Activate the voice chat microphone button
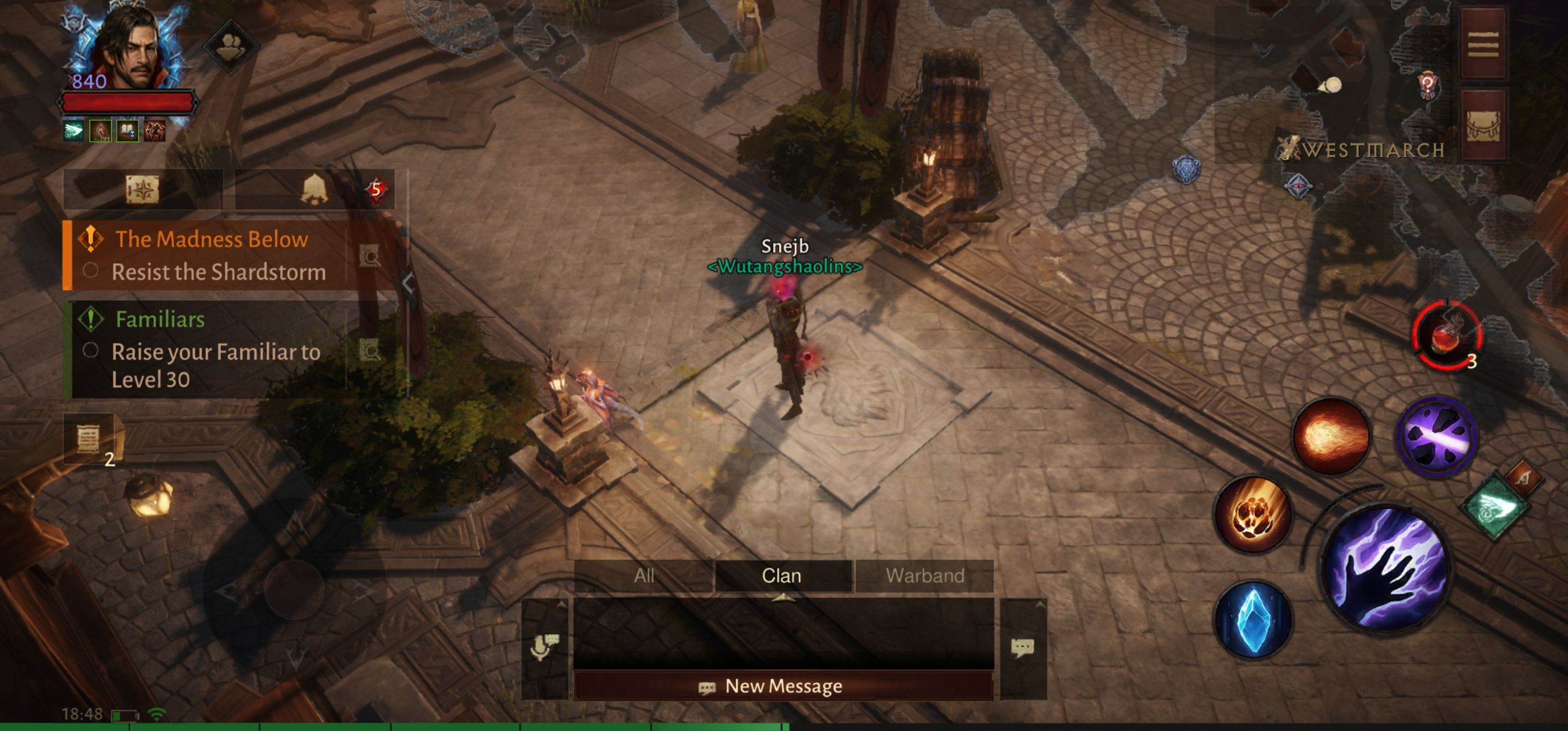This screenshot has width=1568, height=731. 544,646
